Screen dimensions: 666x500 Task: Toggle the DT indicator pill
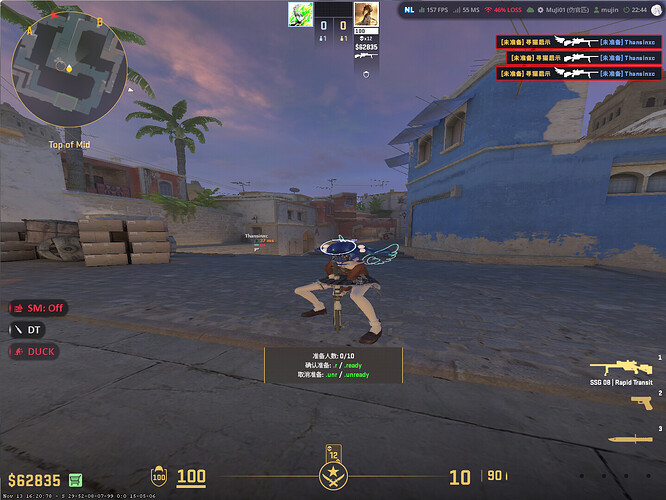coord(28,329)
